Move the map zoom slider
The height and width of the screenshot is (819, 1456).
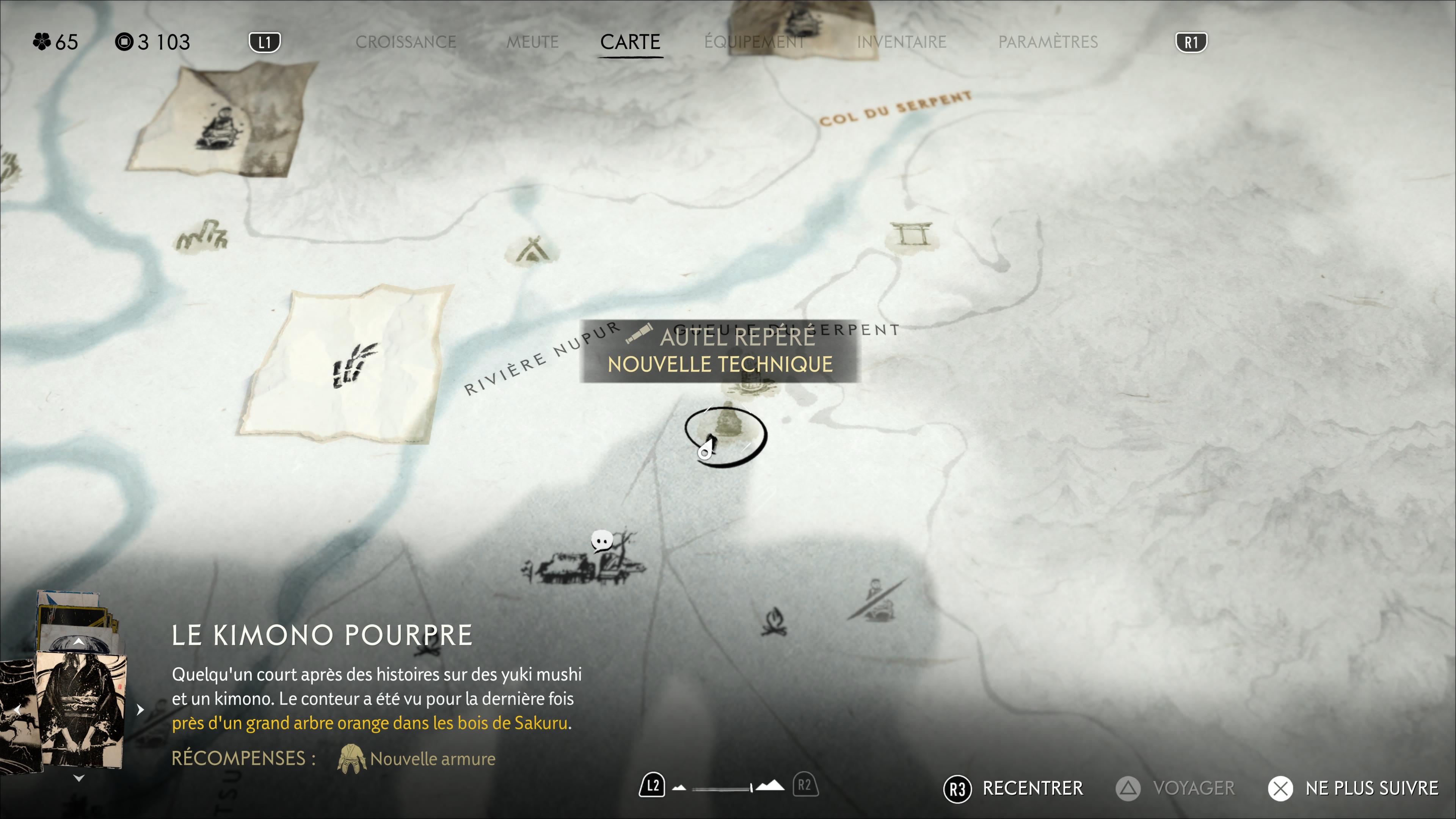tap(751, 788)
